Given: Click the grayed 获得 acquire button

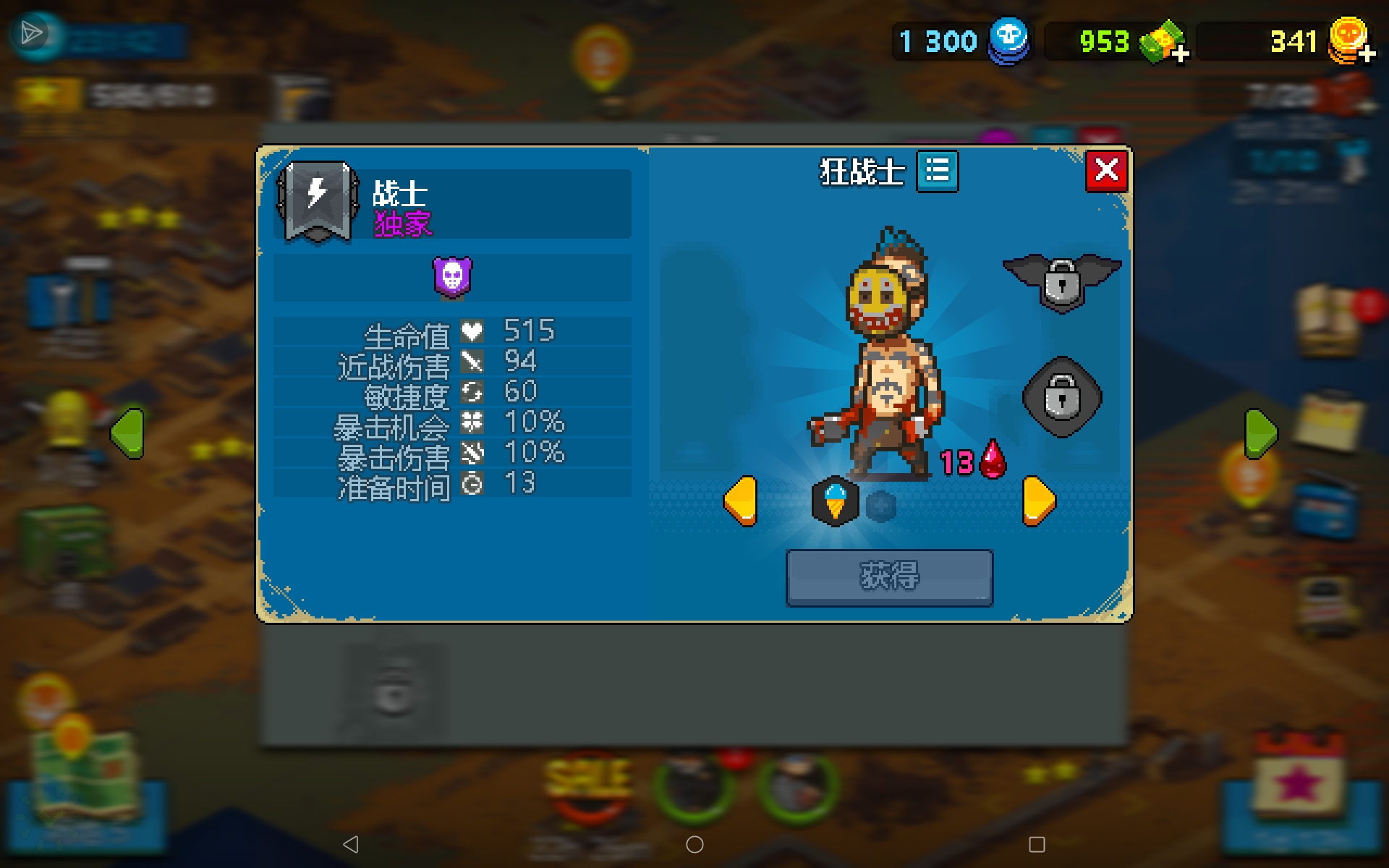Looking at the screenshot, I should click(889, 578).
